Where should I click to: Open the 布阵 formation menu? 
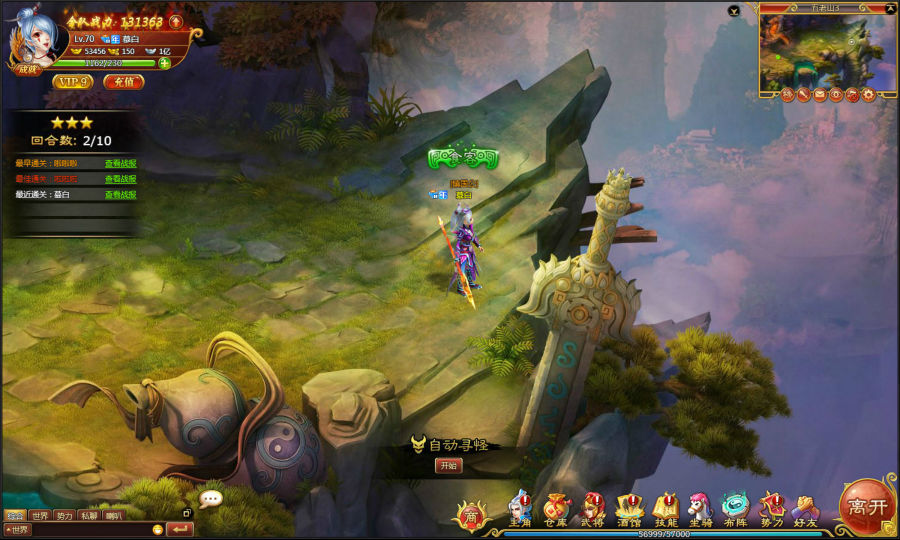coord(735,508)
